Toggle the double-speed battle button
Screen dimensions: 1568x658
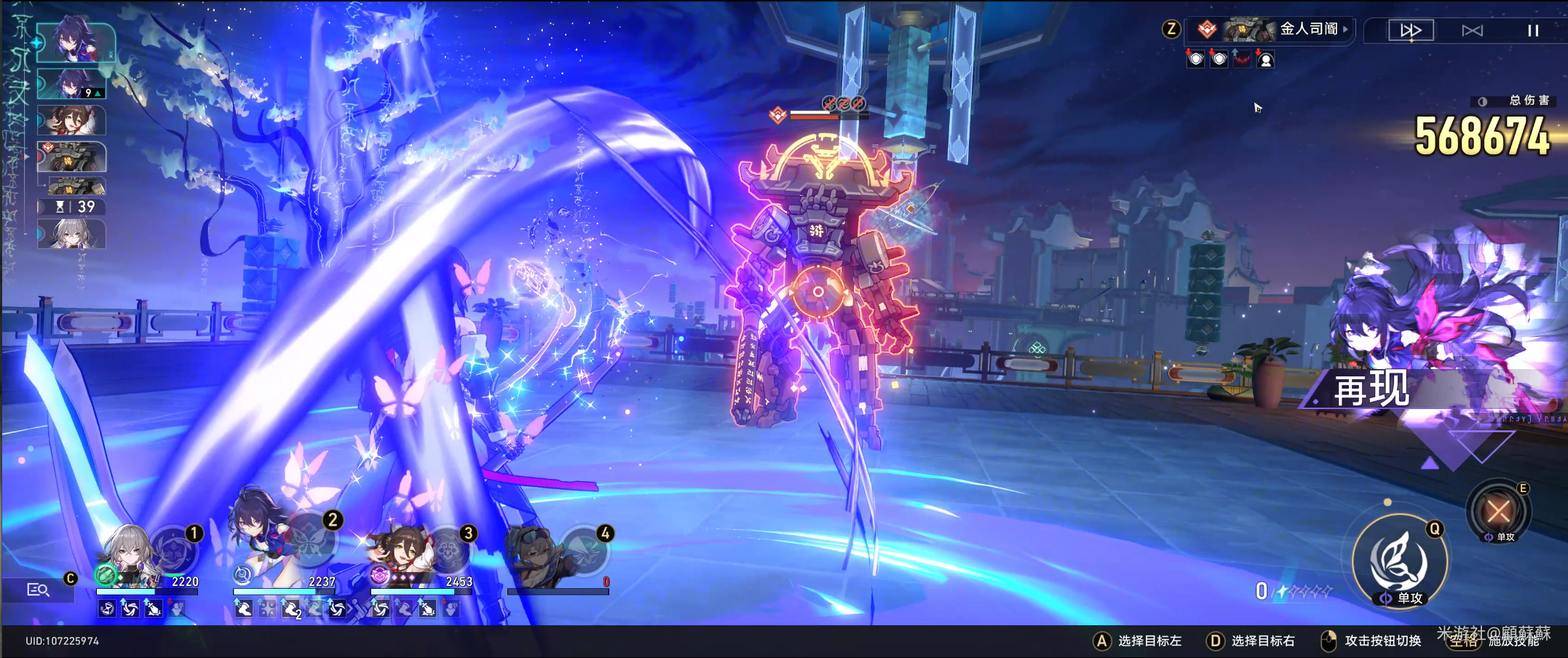pos(1411,31)
